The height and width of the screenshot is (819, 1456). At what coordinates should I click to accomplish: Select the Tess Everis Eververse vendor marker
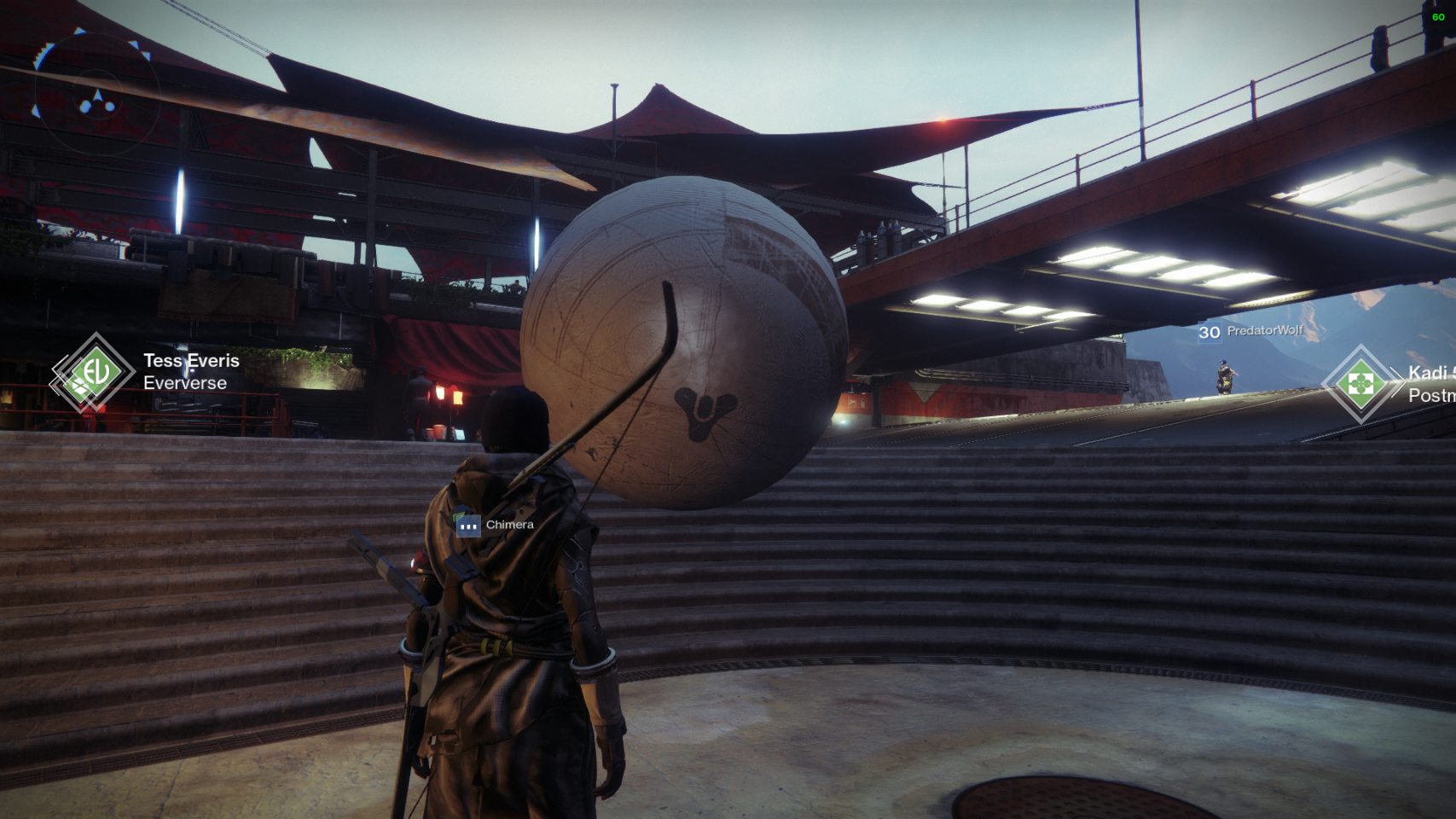tap(94, 373)
